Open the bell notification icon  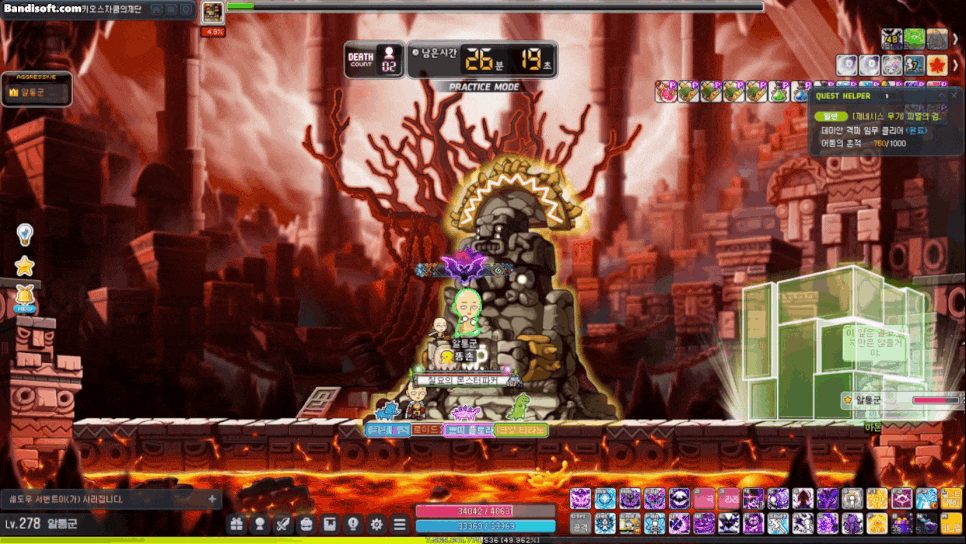25,296
